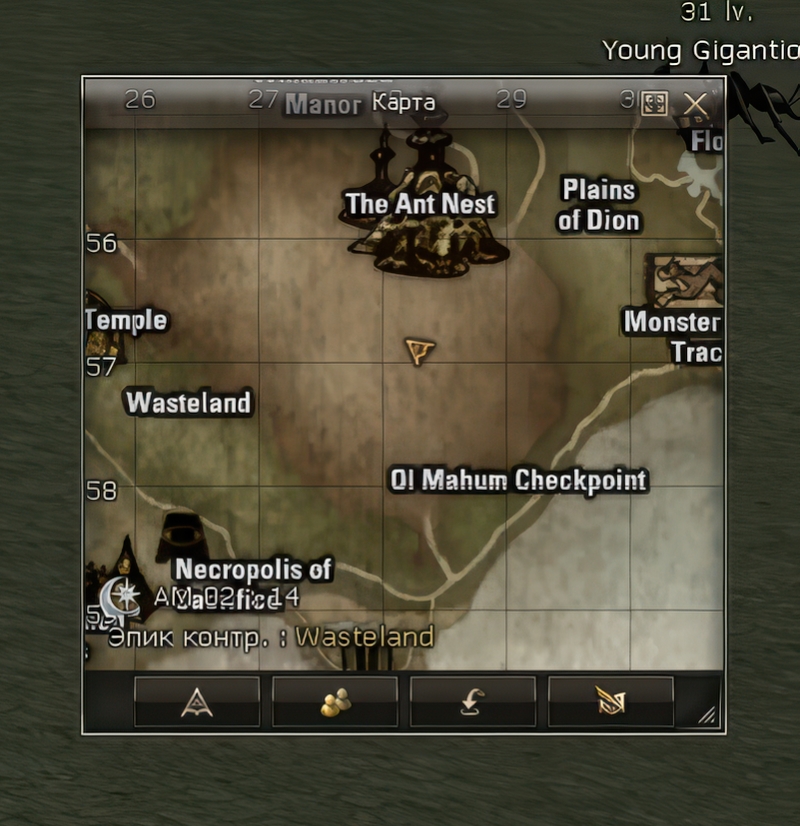Close the map window

[x=695, y=104]
